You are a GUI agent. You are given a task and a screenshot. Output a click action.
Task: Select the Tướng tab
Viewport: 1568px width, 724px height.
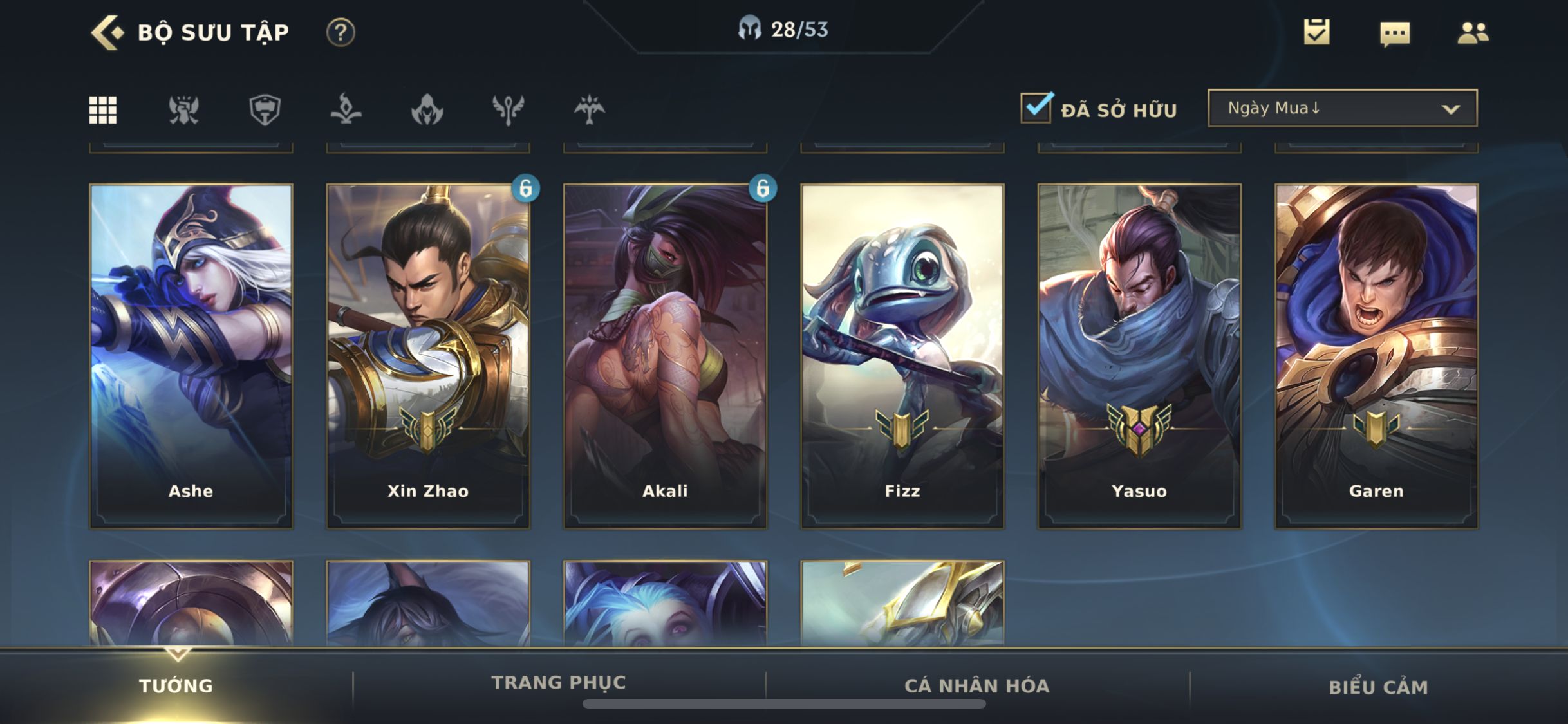[176, 686]
